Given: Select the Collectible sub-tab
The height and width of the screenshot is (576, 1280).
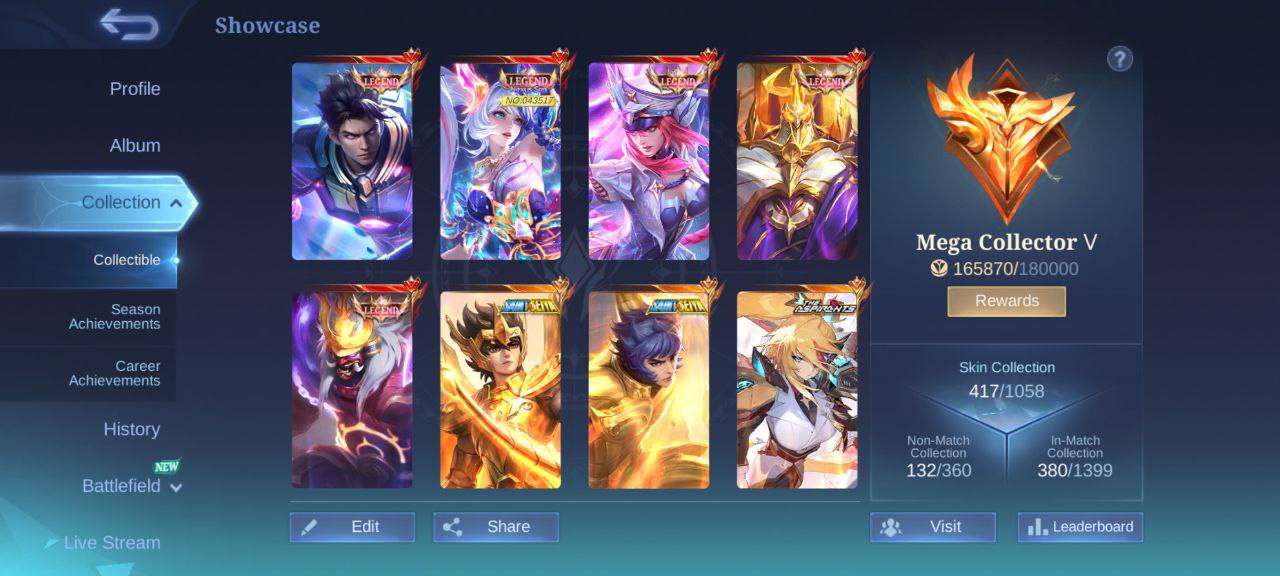Looking at the screenshot, I should (x=127, y=260).
